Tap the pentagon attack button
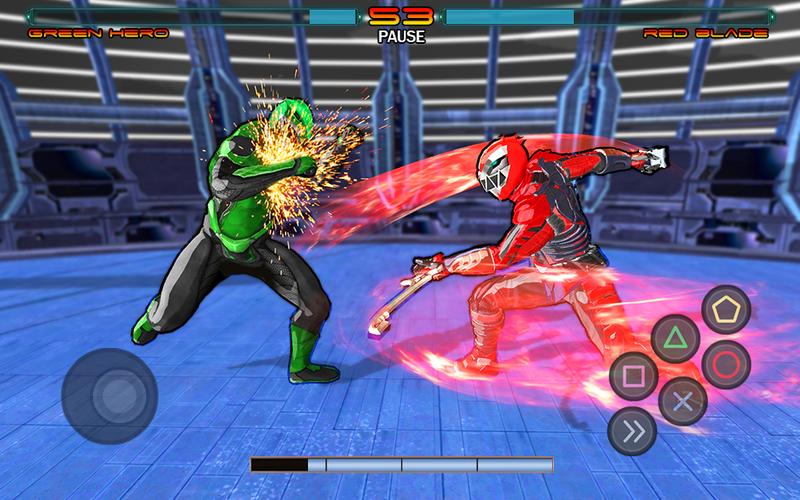Screen dimensions: 800x500 click(x=725, y=310)
